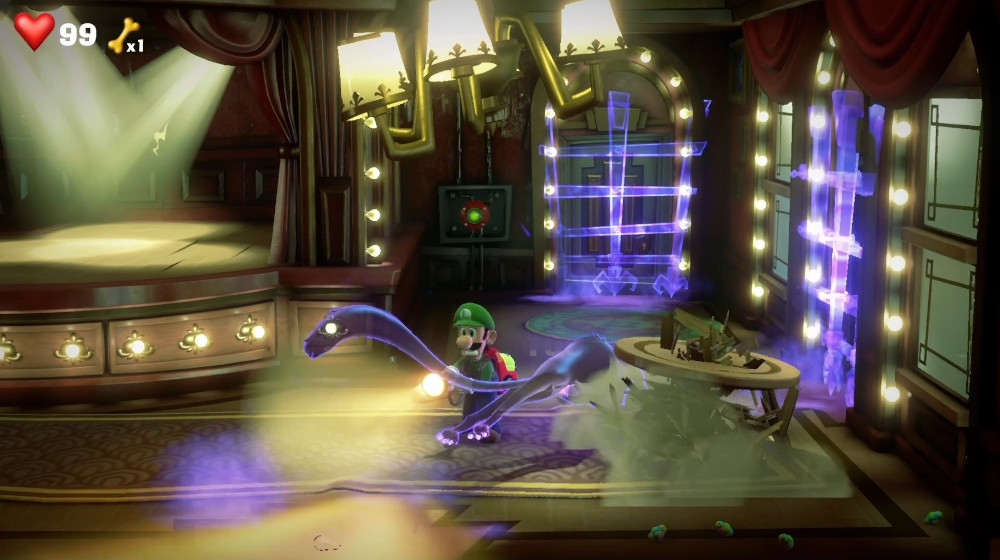This screenshot has height=560, width=1000.
Task: Select the golden bone item icon
Action: pos(120,35)
